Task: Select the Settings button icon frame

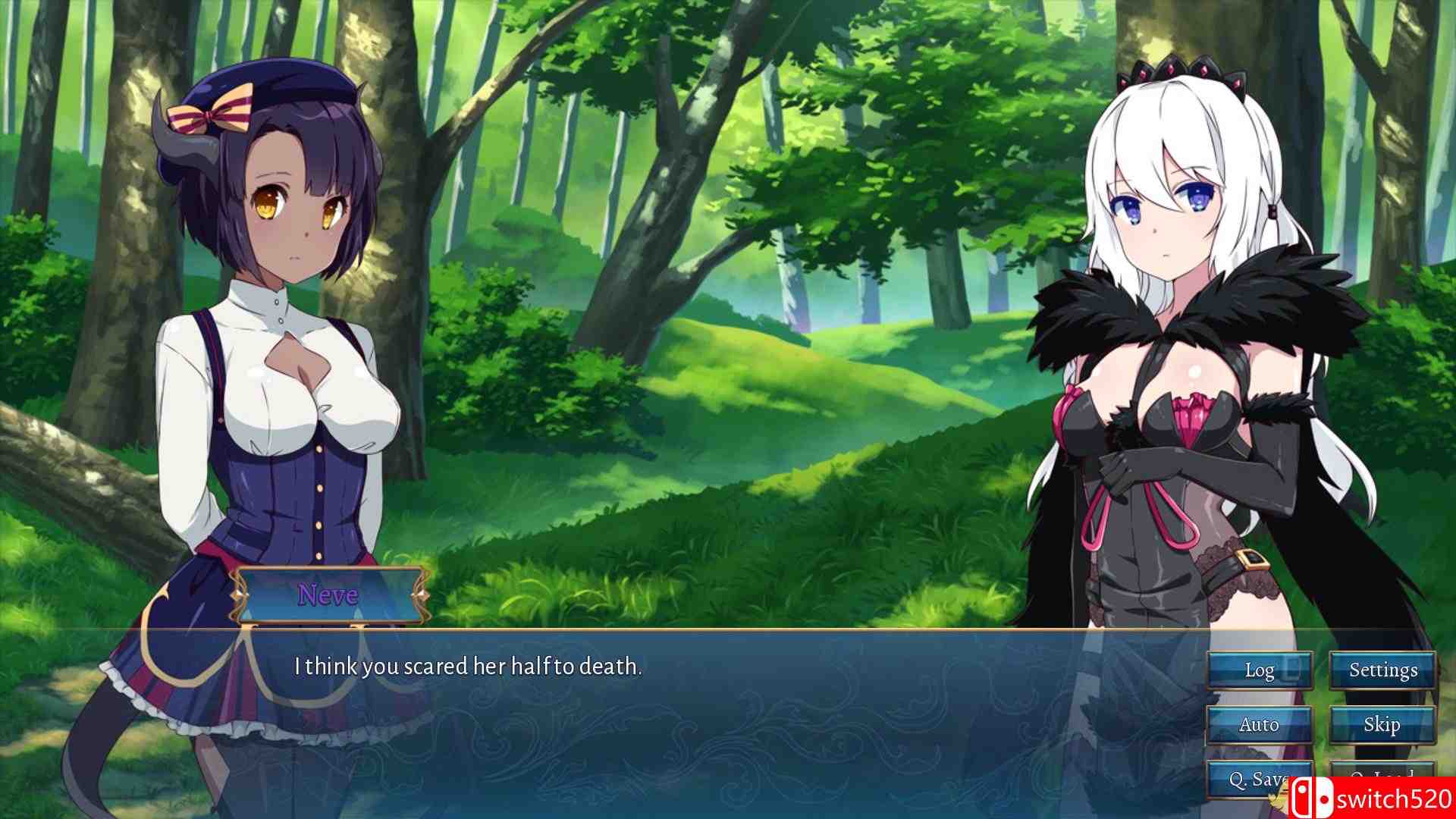Action: click(x=1383, y=670)
